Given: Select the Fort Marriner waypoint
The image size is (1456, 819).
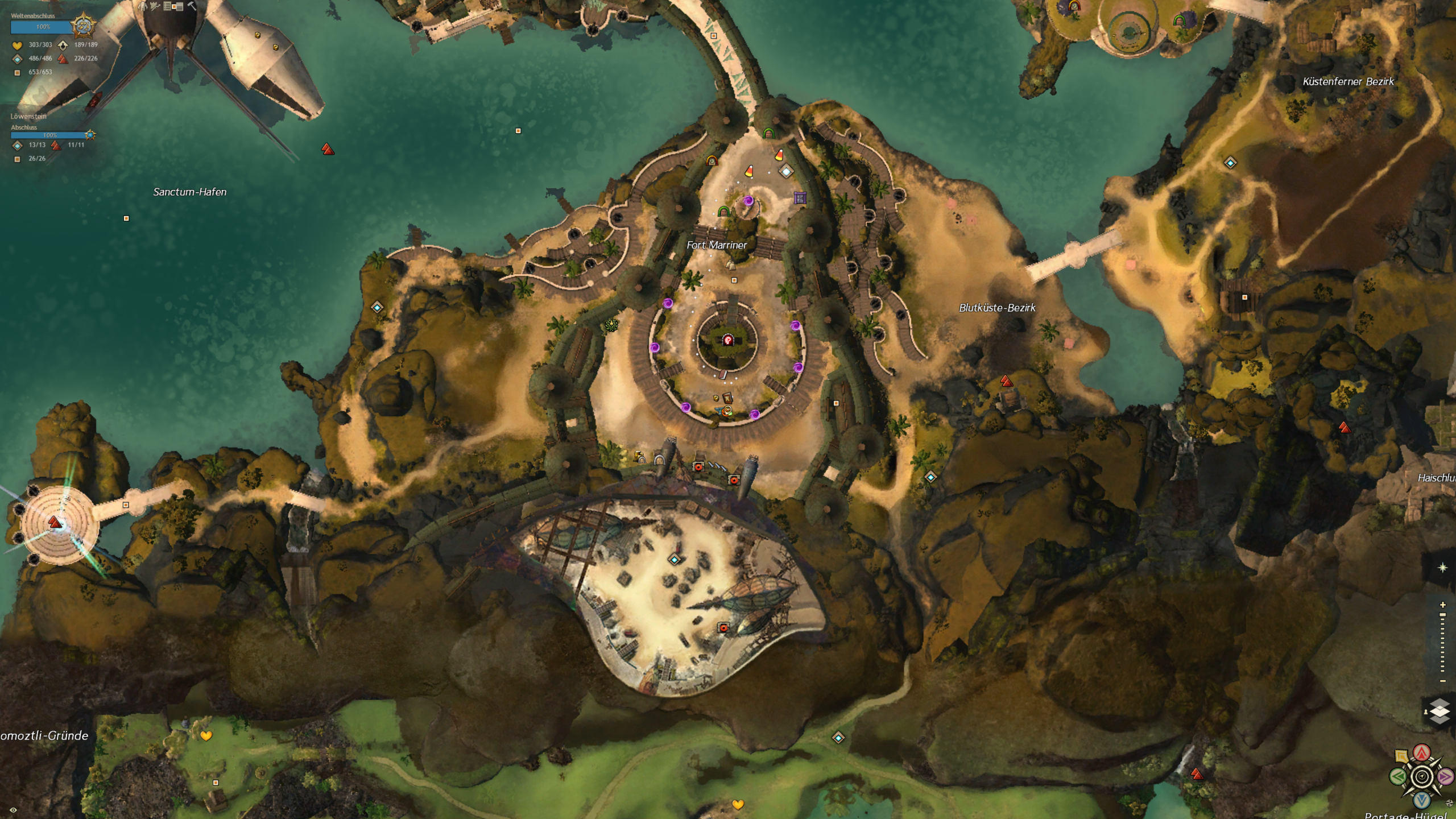Looking at the screenshot, I should [x=786, y=171].
